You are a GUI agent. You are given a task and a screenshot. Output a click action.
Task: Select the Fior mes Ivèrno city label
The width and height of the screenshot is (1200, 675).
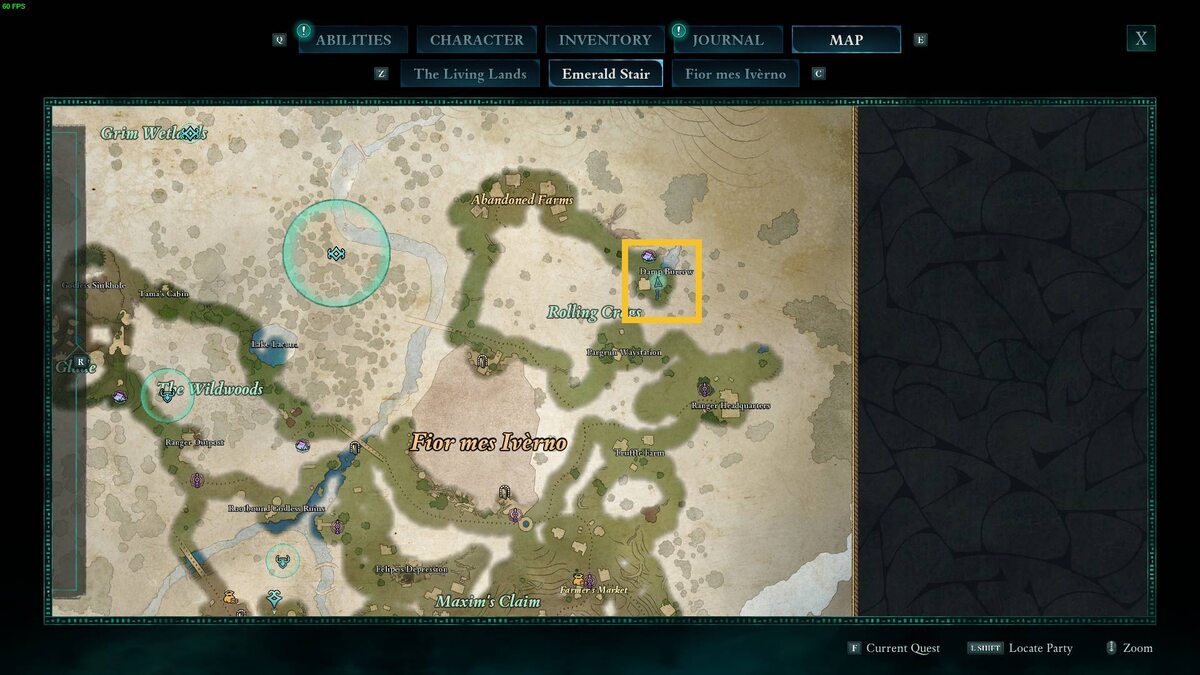(487, 442)
